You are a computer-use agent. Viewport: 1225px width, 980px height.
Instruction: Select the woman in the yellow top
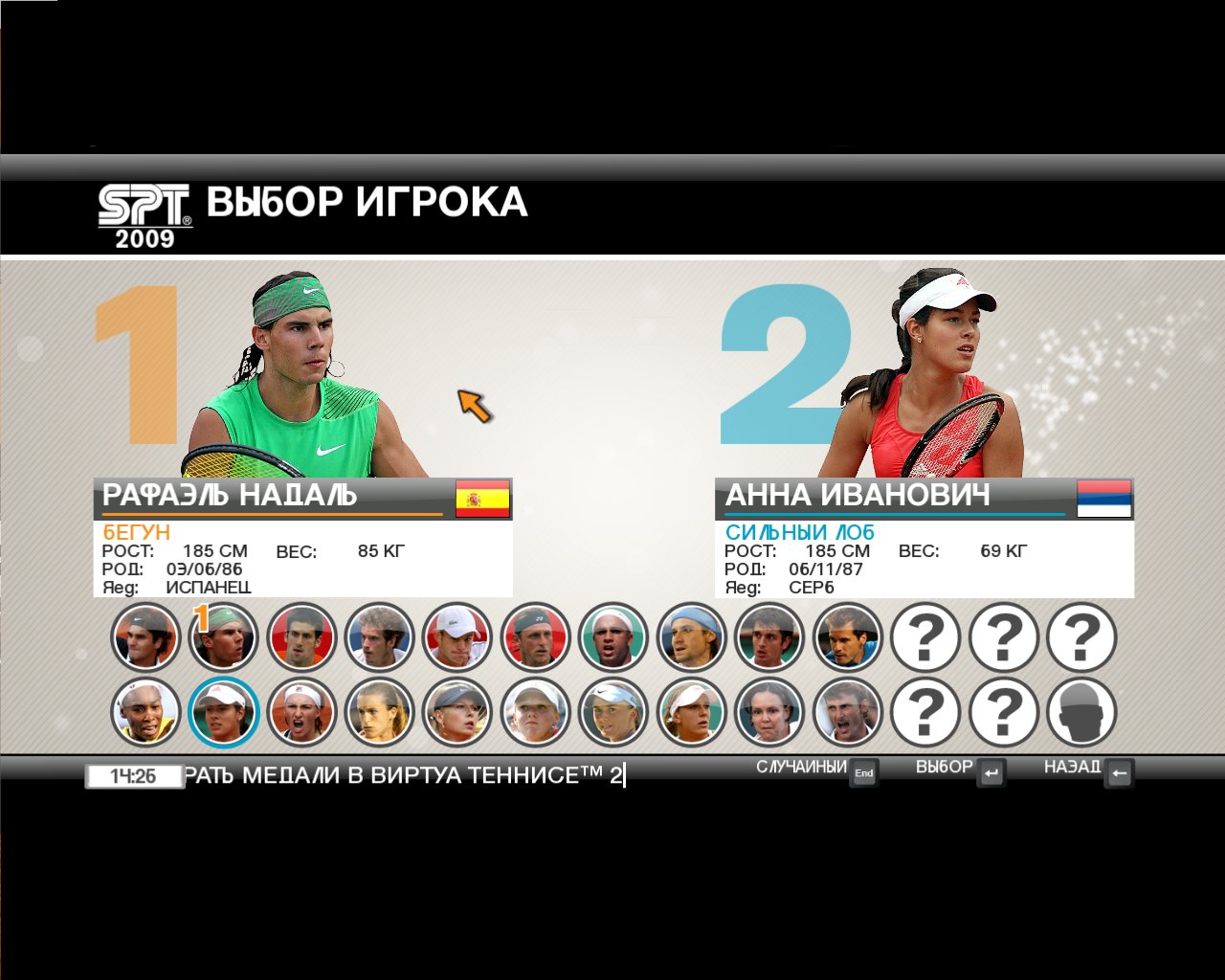[x=145, y=713]
